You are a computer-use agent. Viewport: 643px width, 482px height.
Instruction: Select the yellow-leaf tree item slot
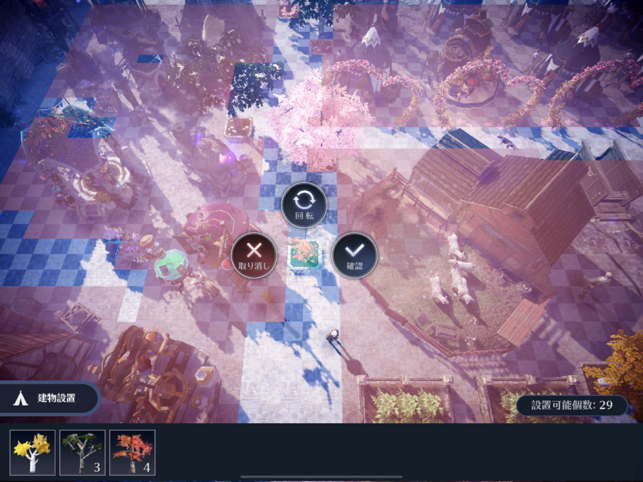click(x=33, y=453)
